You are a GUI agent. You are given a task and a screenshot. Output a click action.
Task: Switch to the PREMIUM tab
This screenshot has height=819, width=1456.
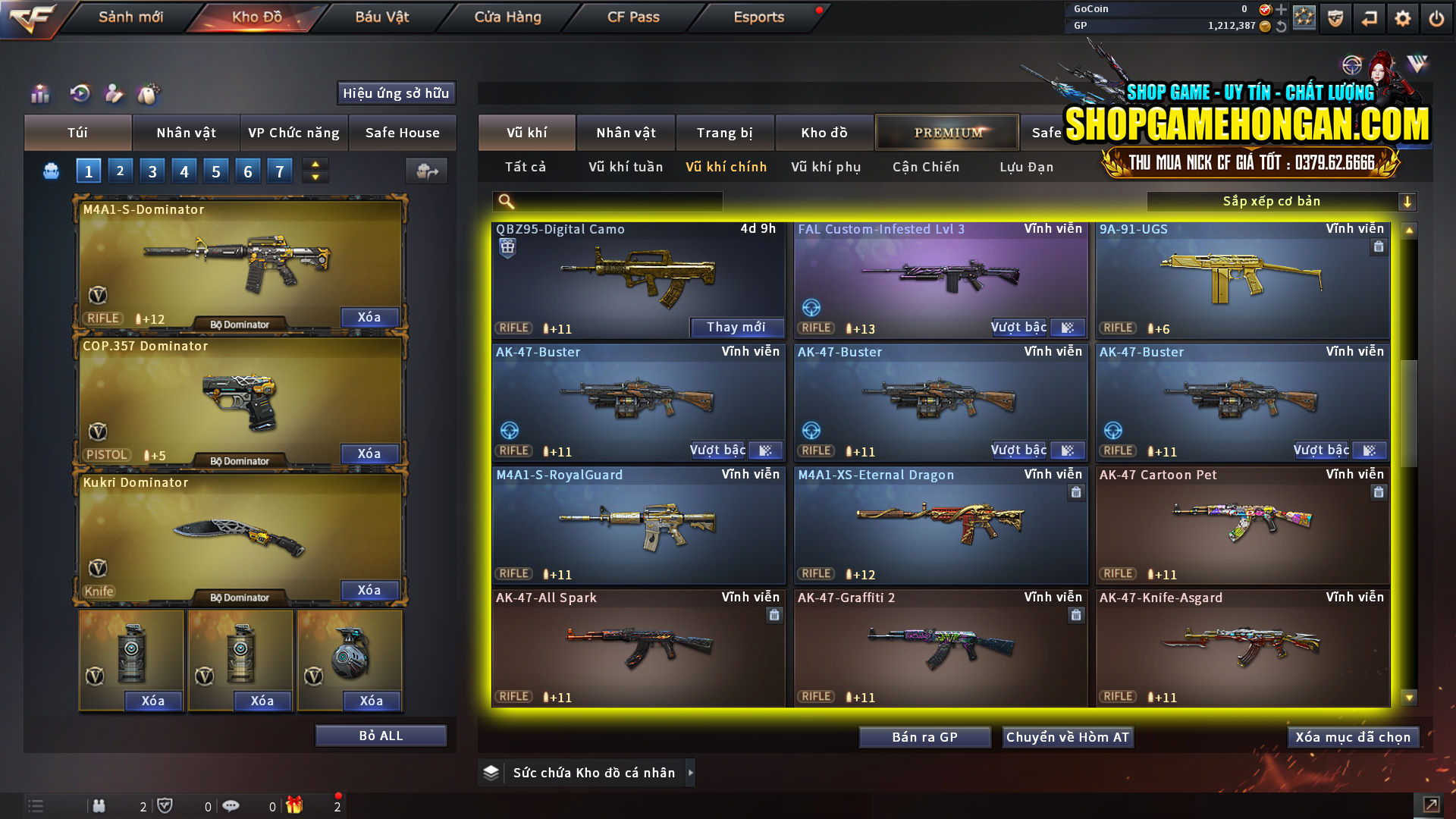[x=946, y=132]
